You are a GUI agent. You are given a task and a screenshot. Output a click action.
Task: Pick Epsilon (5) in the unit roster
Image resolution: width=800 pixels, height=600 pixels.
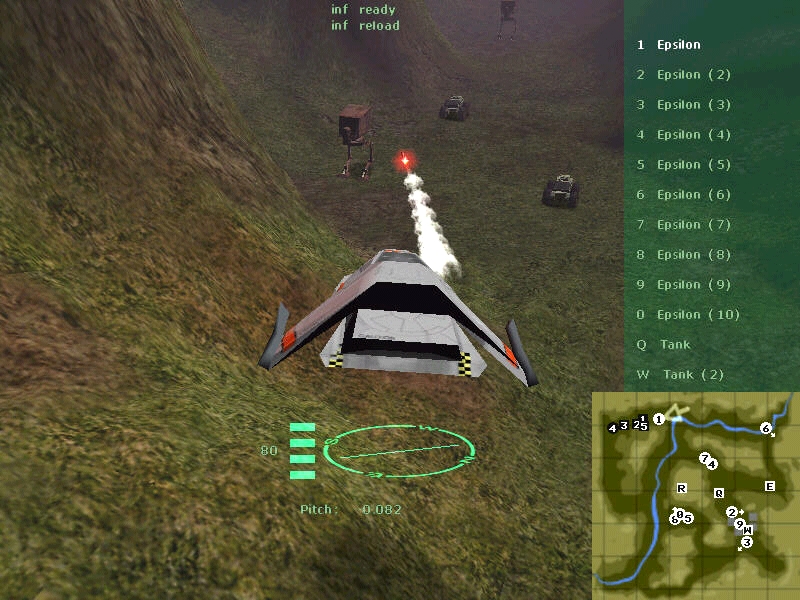(693, 165)
